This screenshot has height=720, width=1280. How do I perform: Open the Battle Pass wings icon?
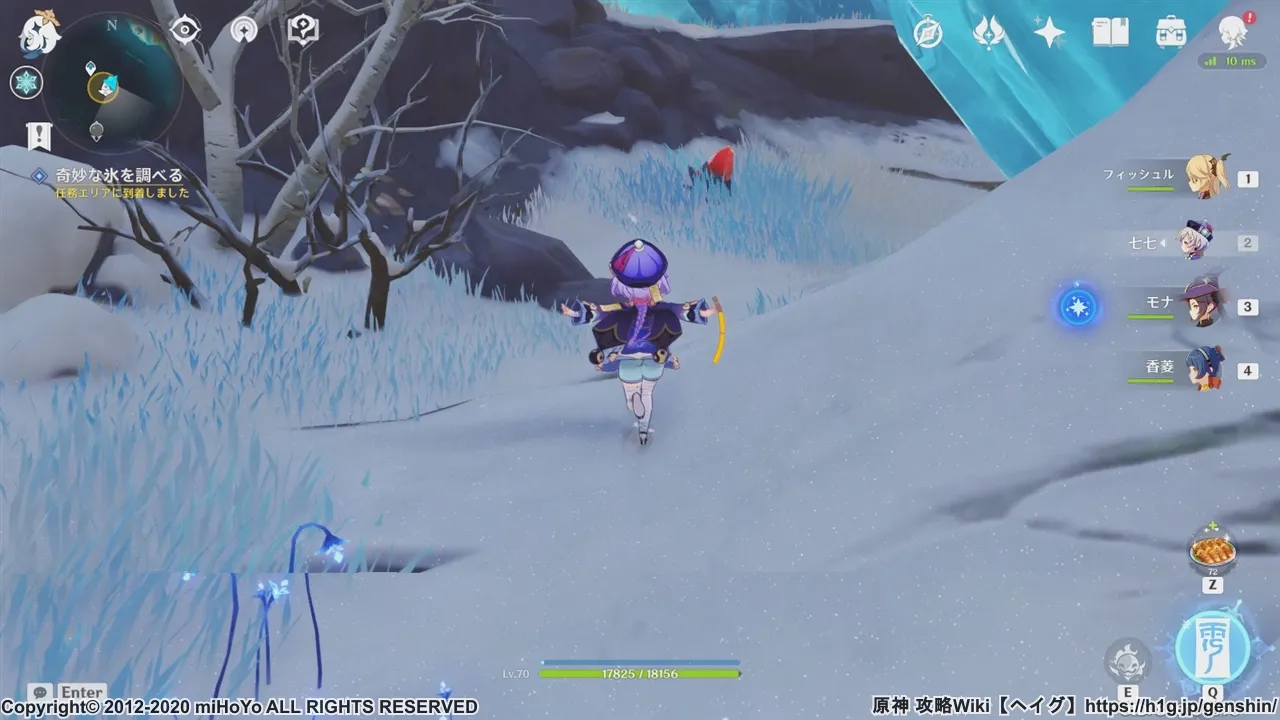[x=990, y=33]
